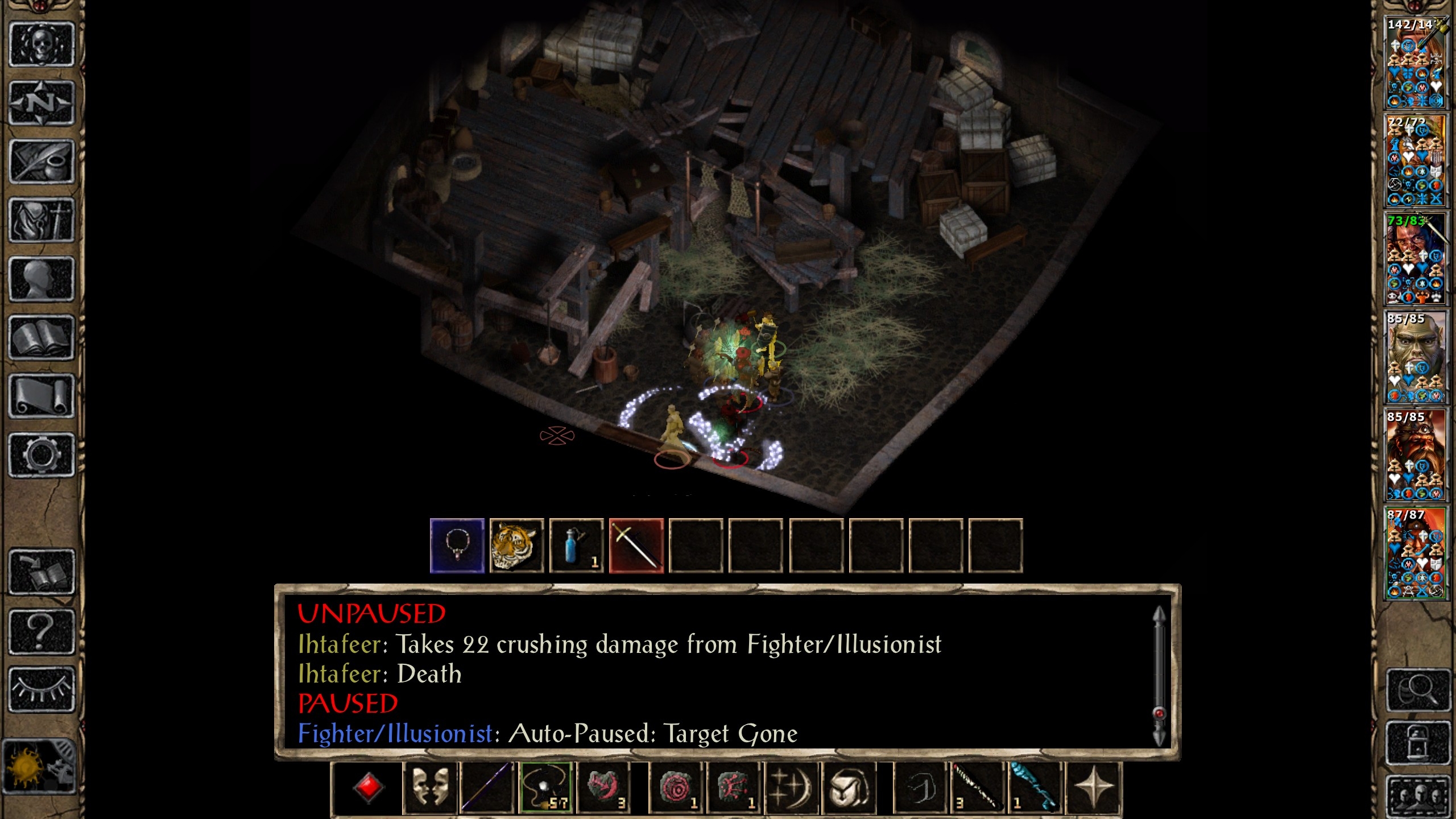Open the area map with the compass button
The height and width of the screenshot is (819, 1456).
coord(42,103)
